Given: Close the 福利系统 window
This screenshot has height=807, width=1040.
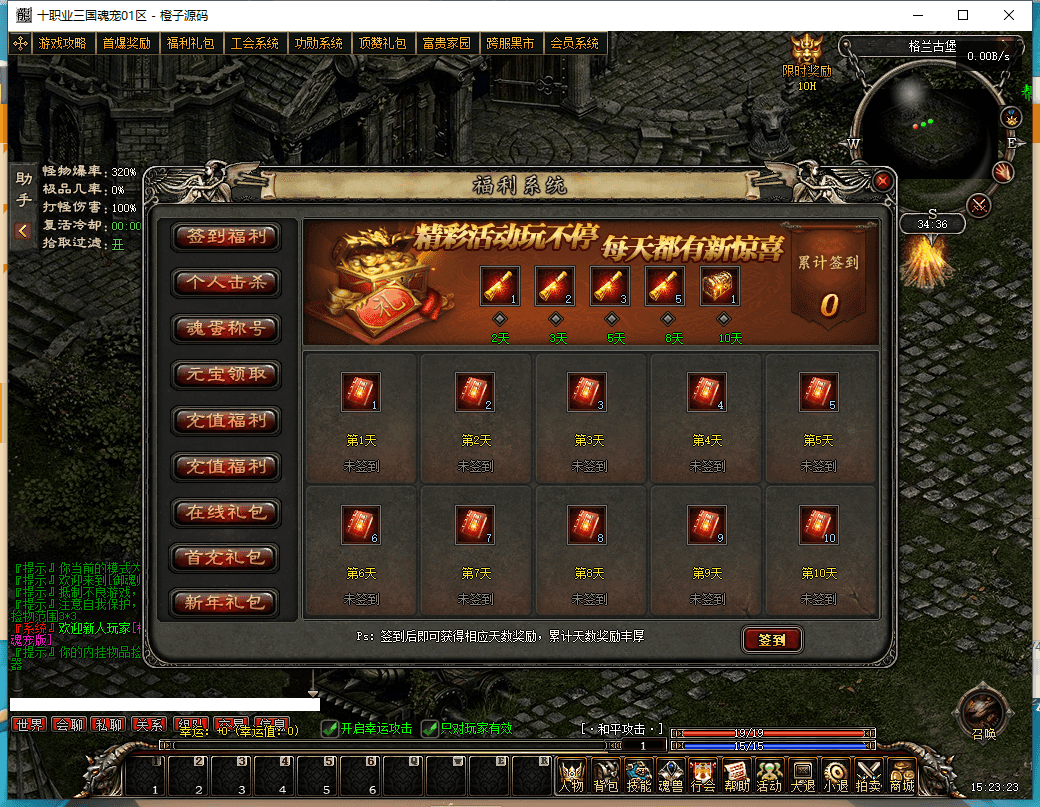Looking at the screenshot, I should (882, 181).
